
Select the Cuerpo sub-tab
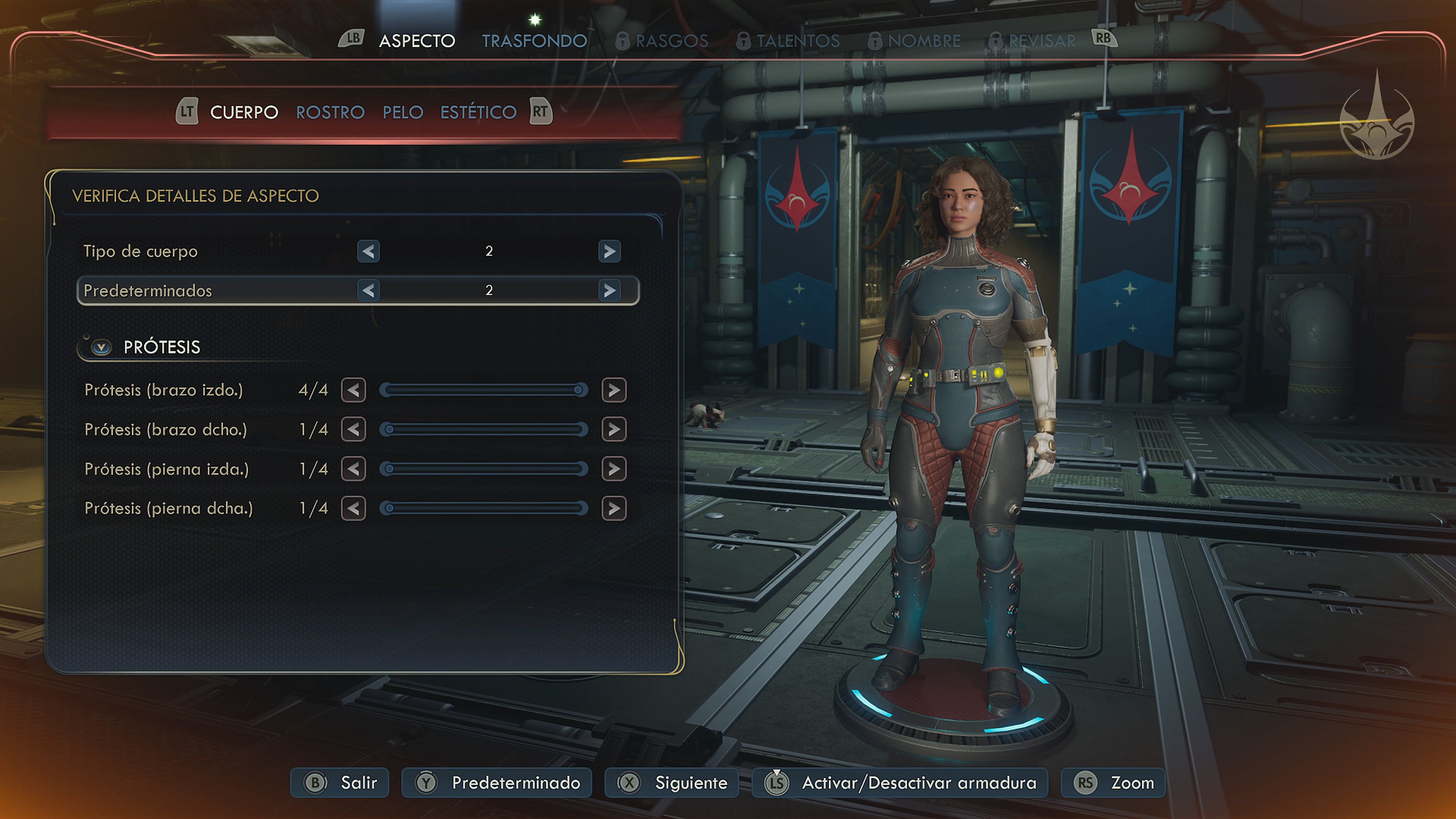[x=243, y=112]
